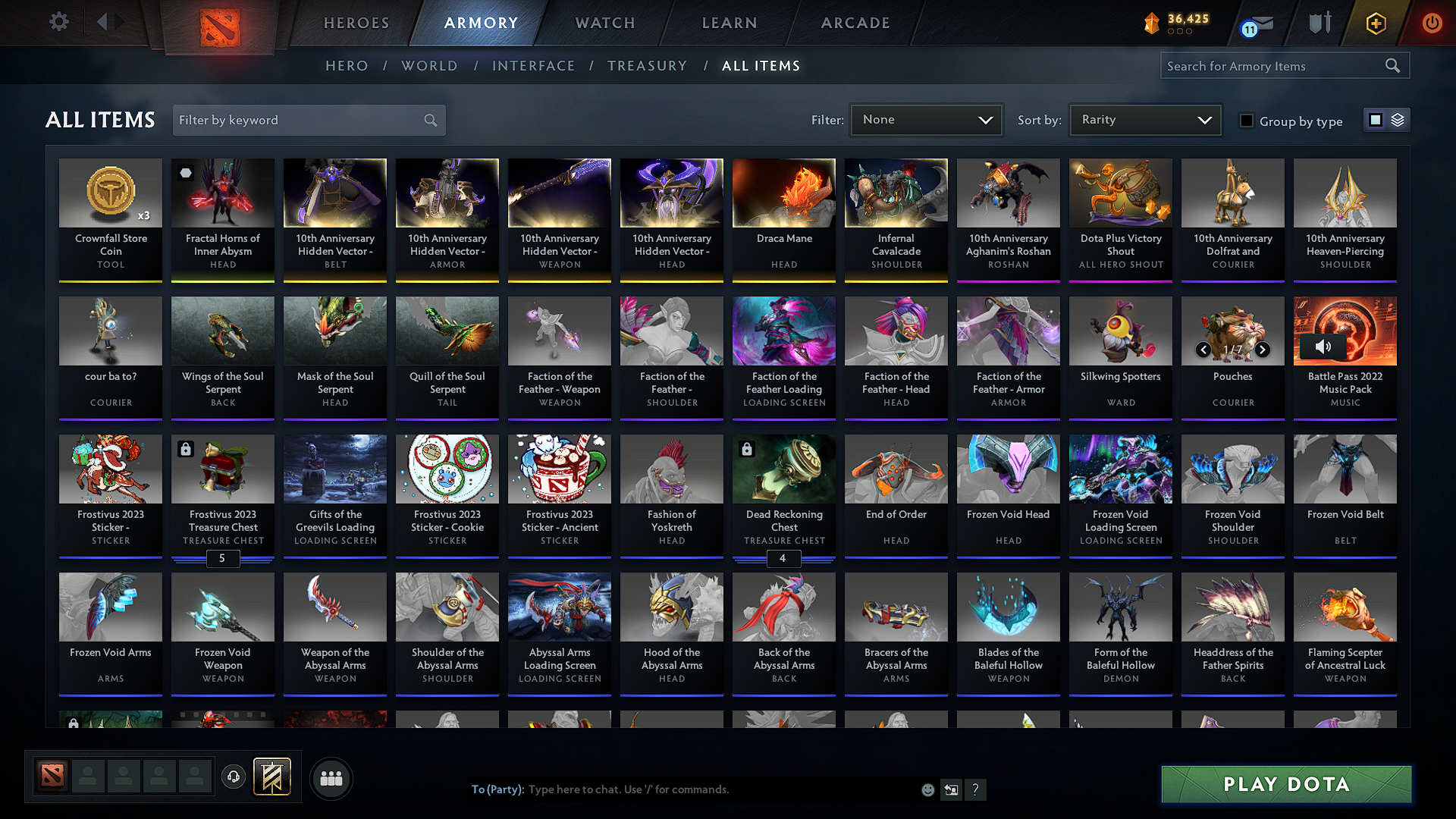Open Dota Plus with the gold hexagon icon
The image size is (1456, 819).
(1375, 23)
